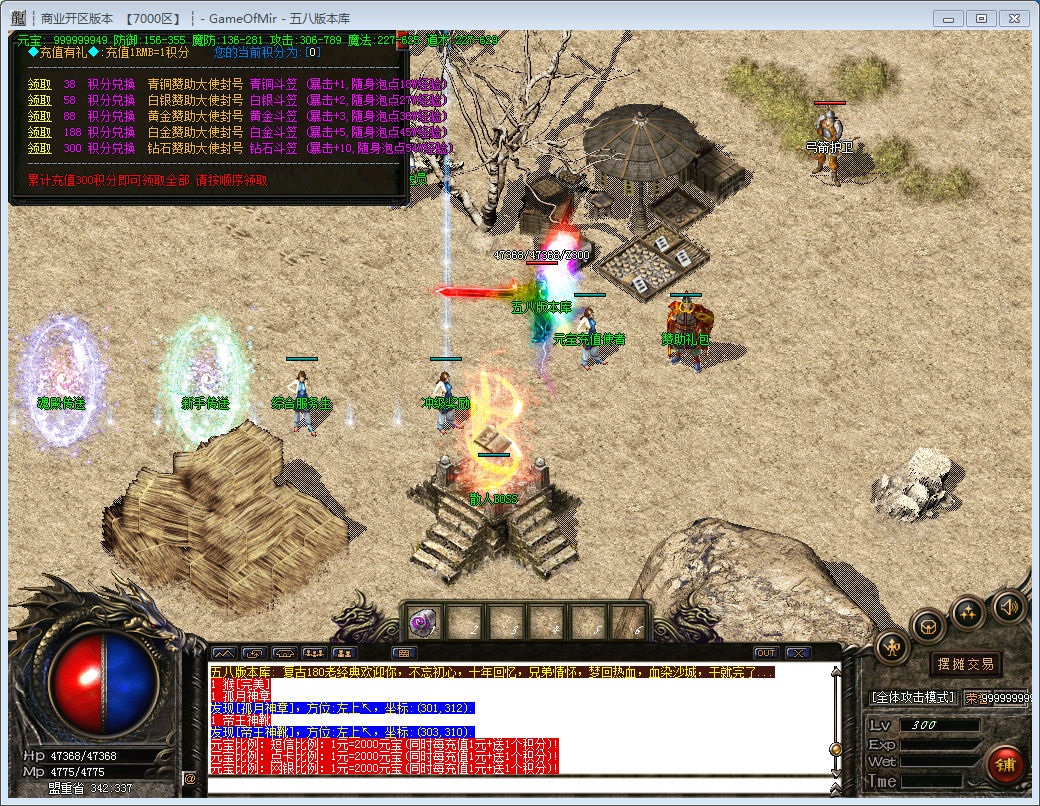
Task: Open the skills sparkle icon
Action: [968, 611]
